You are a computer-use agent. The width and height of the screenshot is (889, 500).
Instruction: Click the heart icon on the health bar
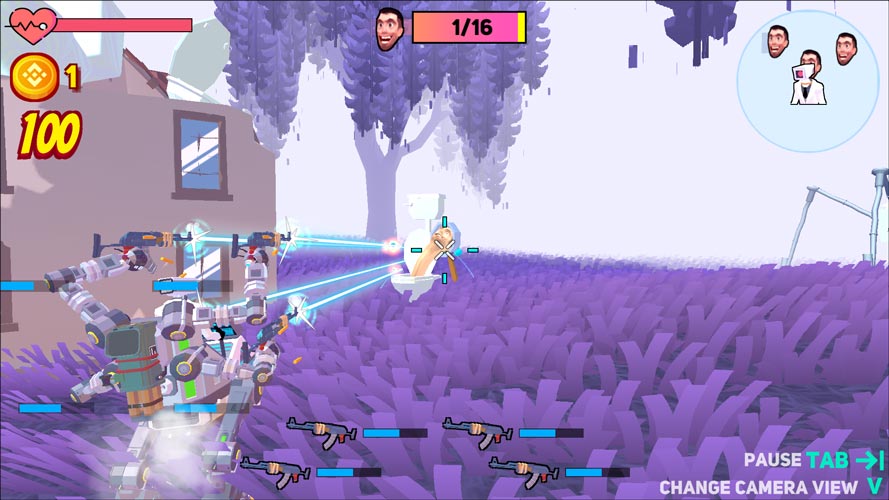tap(27, 21)
